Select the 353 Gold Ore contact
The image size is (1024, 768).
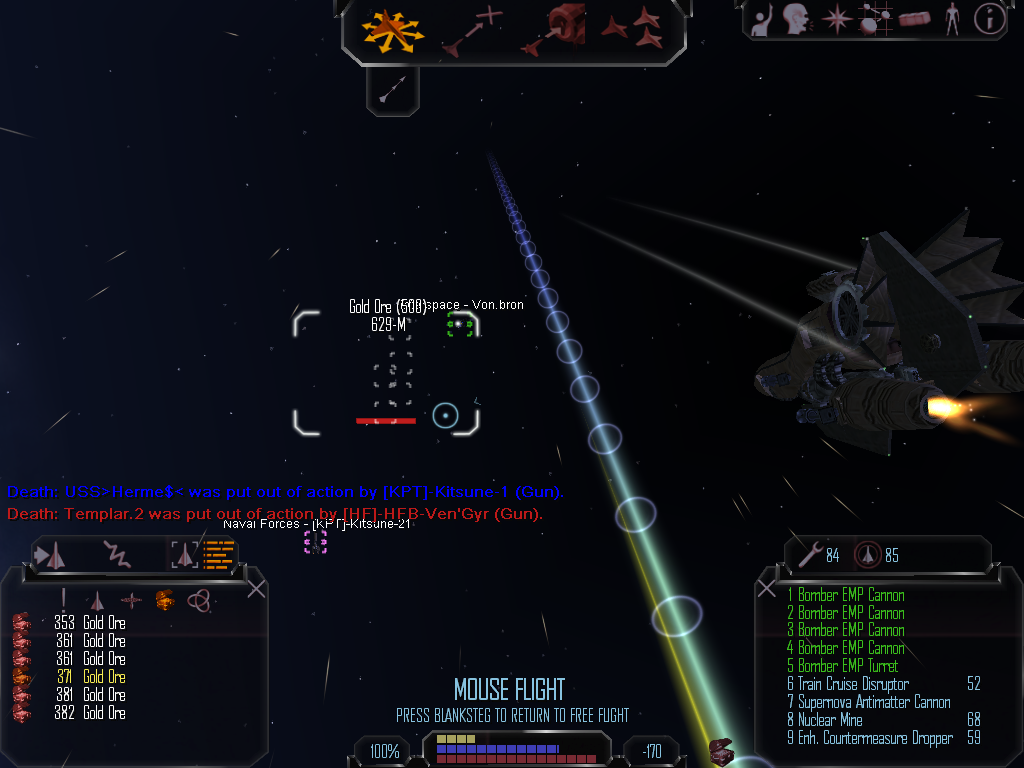[x=104, y=623]
